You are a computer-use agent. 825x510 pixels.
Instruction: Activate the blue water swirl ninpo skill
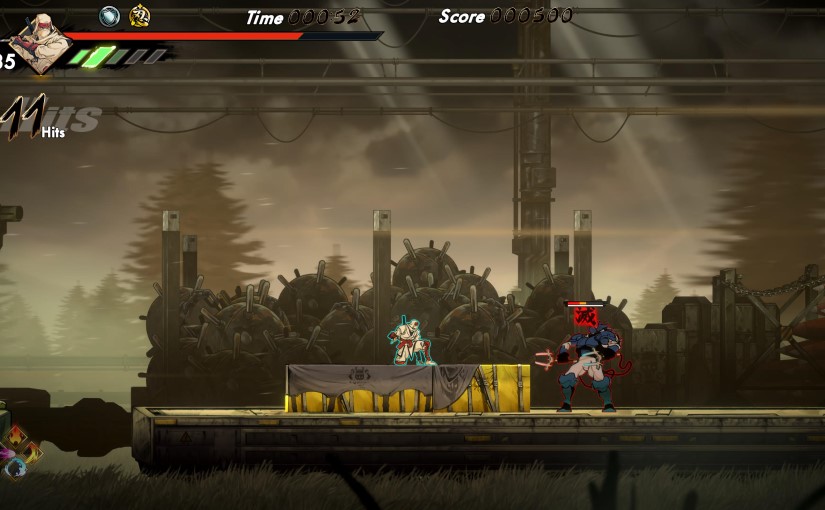point(14,467)
